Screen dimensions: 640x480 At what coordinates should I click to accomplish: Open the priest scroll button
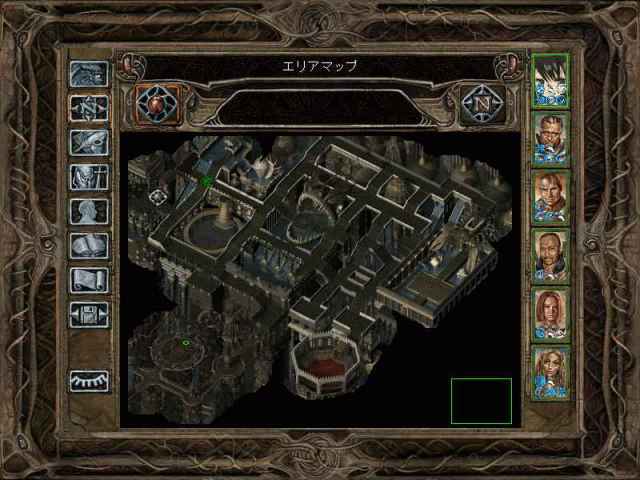(89, 281)
